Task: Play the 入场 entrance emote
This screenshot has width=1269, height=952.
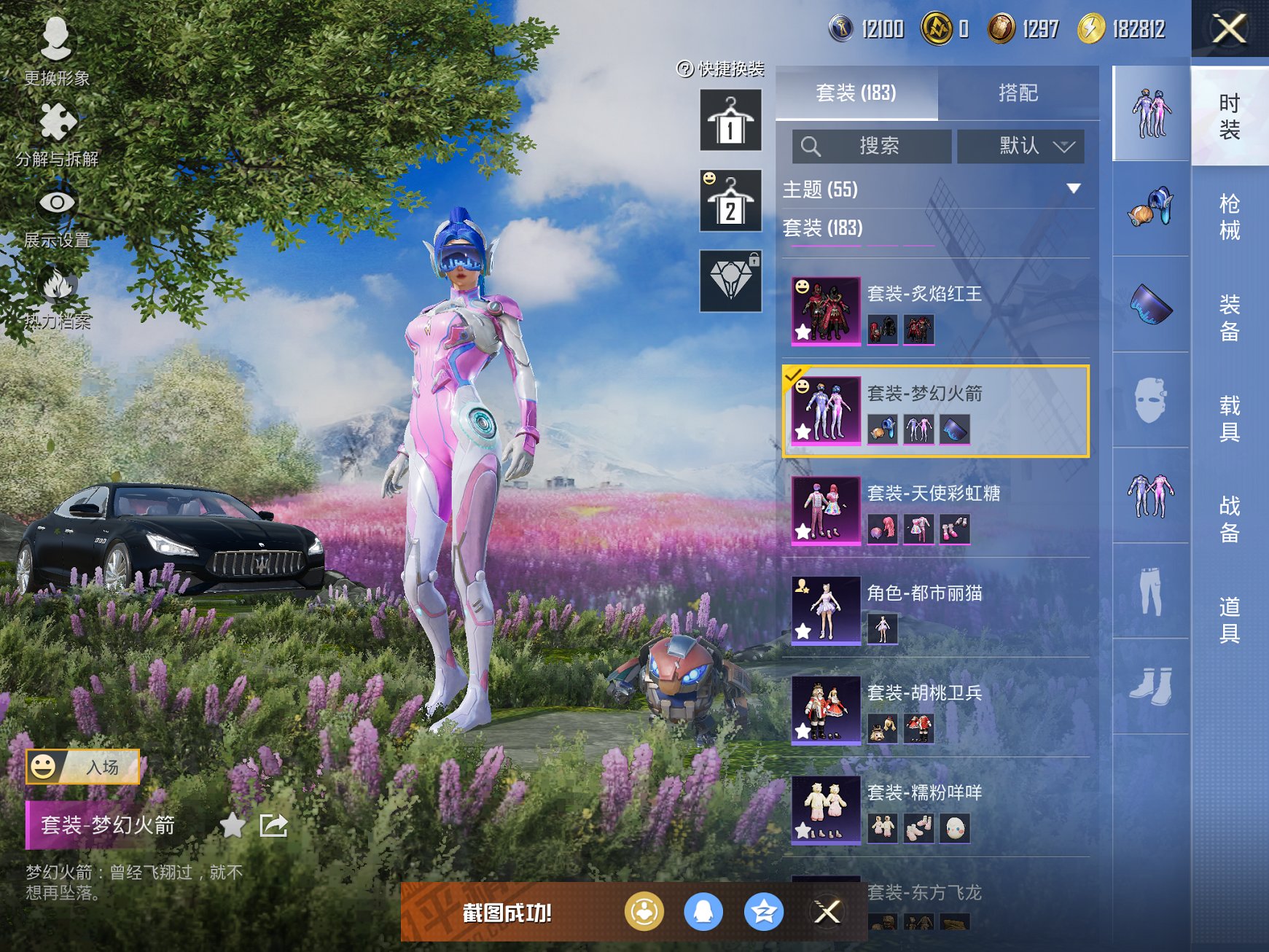Action: point(83,767)
